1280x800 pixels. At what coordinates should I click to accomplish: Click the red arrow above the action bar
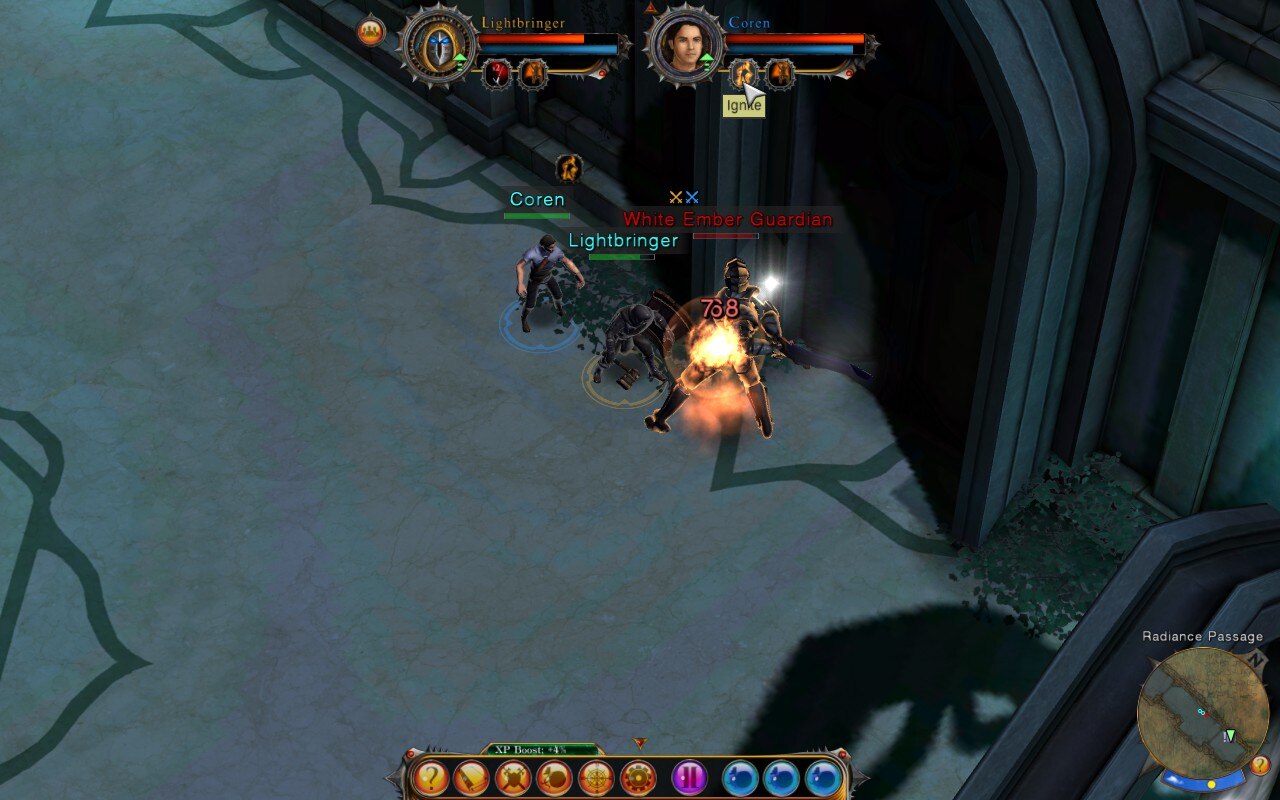coord(640,743)
